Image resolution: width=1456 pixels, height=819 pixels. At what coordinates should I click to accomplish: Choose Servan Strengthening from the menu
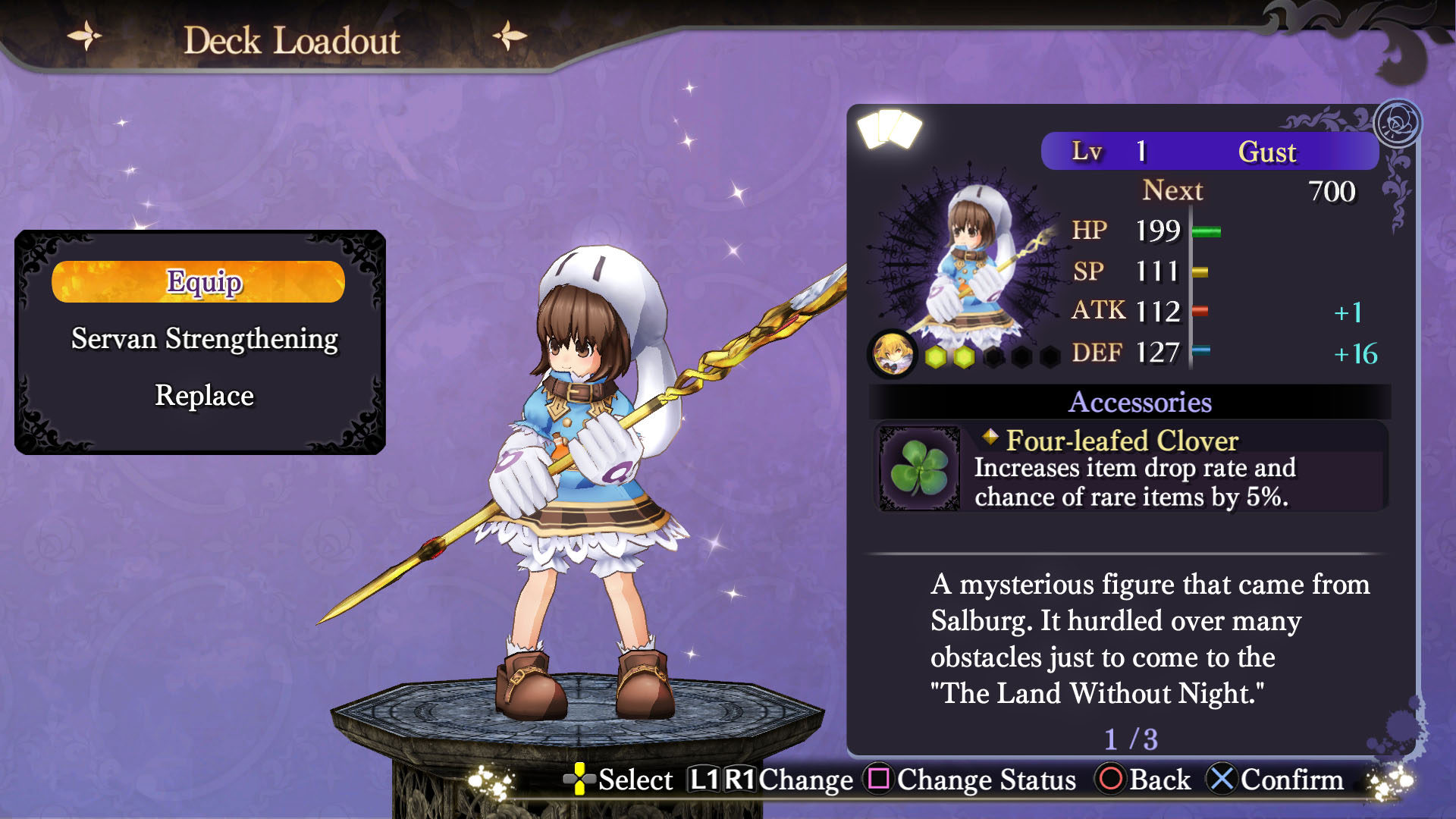(204, 339)
